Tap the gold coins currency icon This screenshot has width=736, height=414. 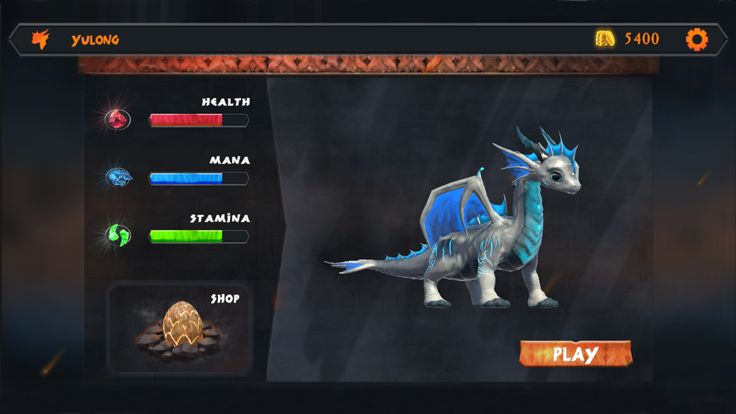tap(605, 39)
